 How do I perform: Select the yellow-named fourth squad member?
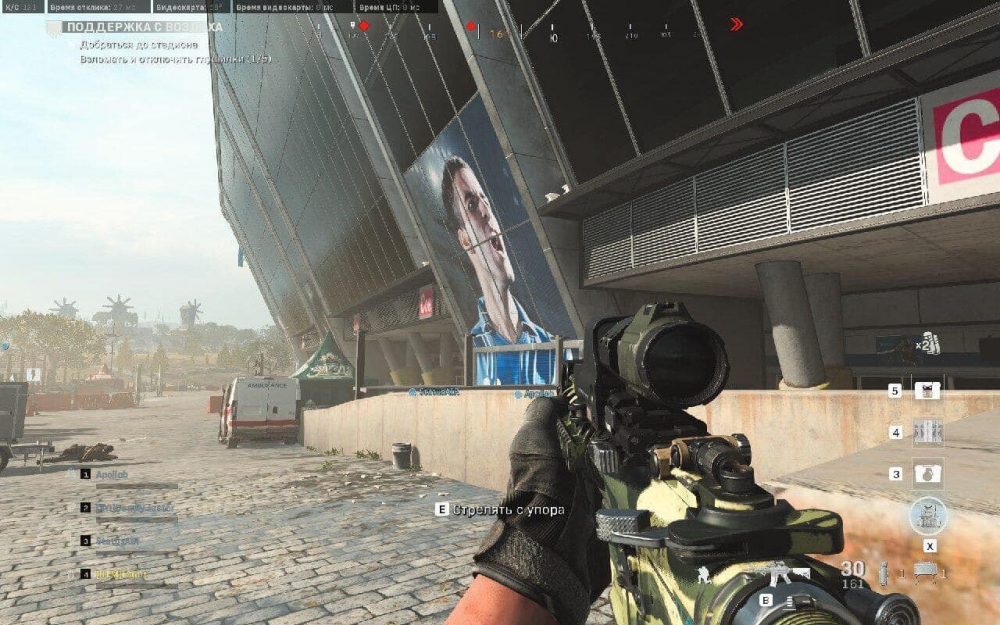coord(120,574)
